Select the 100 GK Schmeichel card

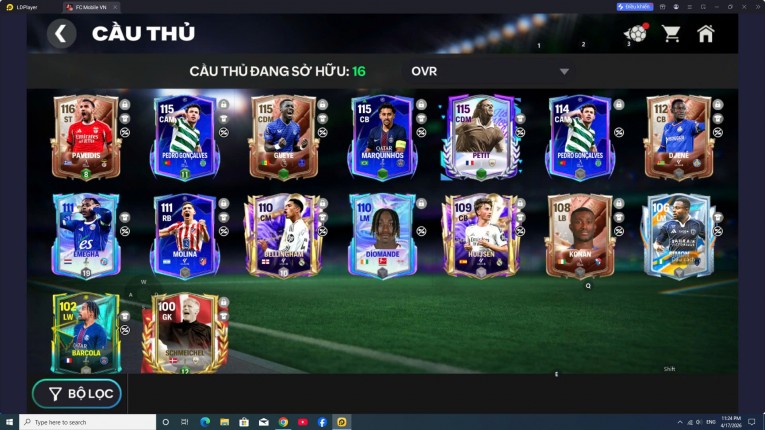(x=184, y=333)
